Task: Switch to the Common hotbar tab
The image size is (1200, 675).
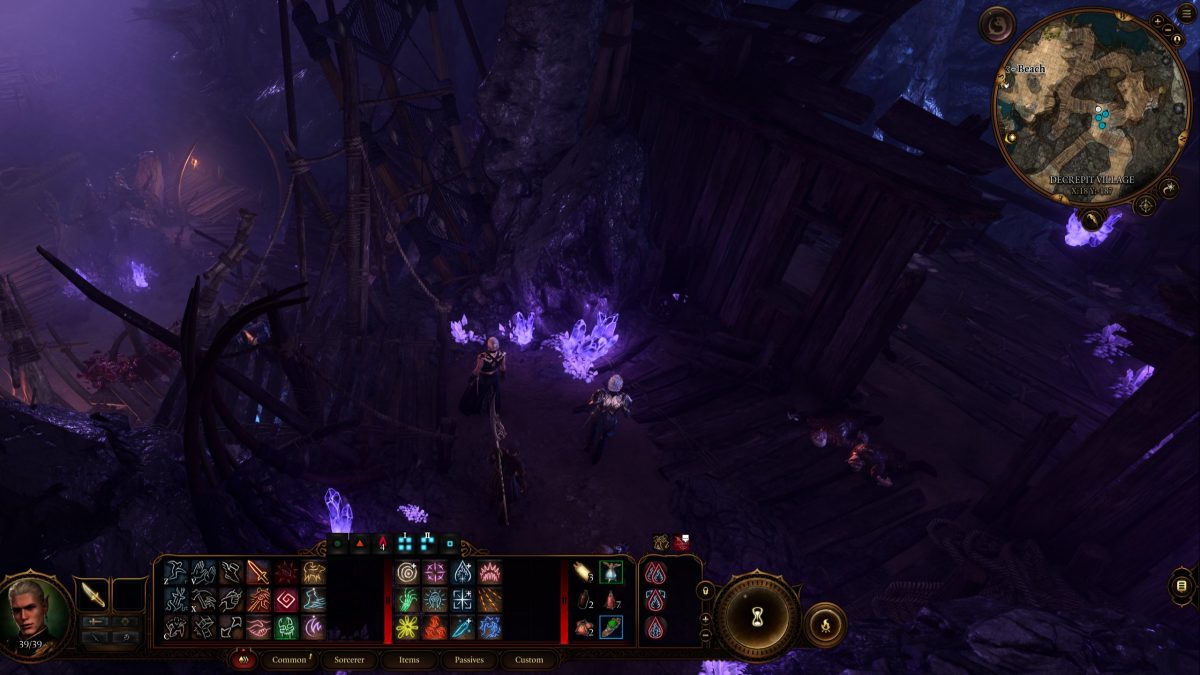Action: (x=289, y=660)
